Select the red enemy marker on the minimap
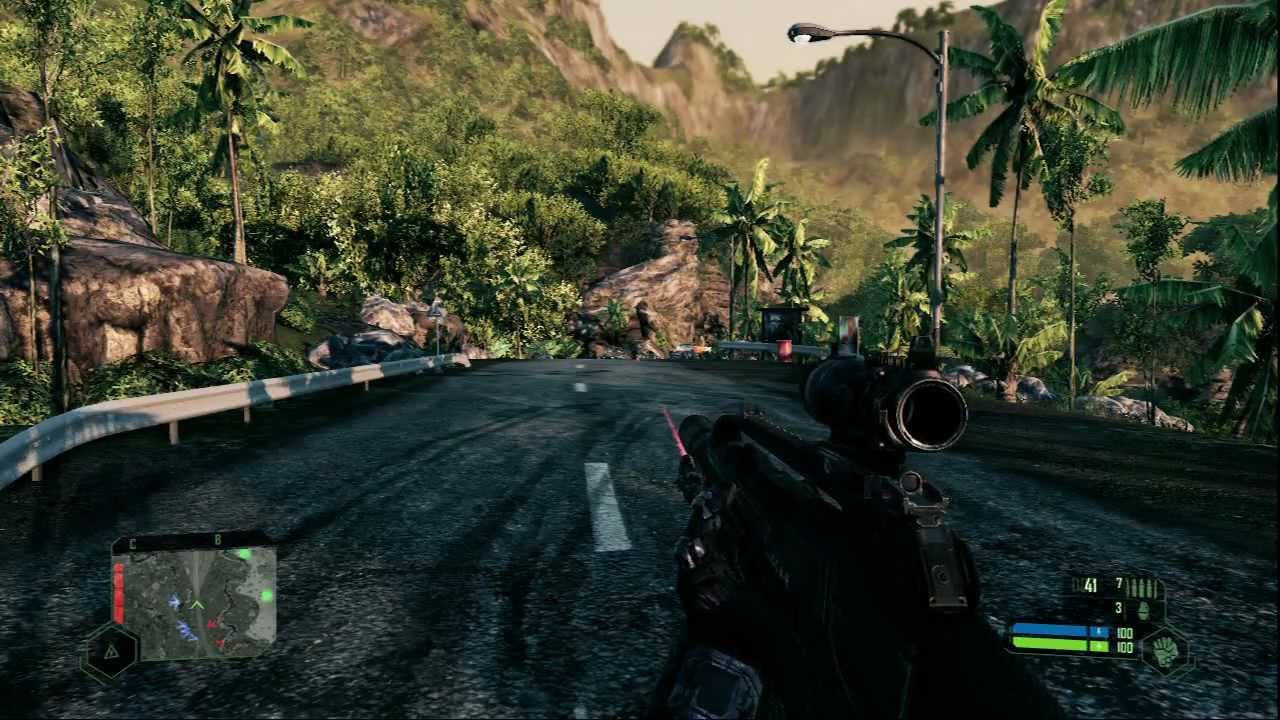Screen dimensions: 1280x720 pyautogui.click(x=211, y=624)
